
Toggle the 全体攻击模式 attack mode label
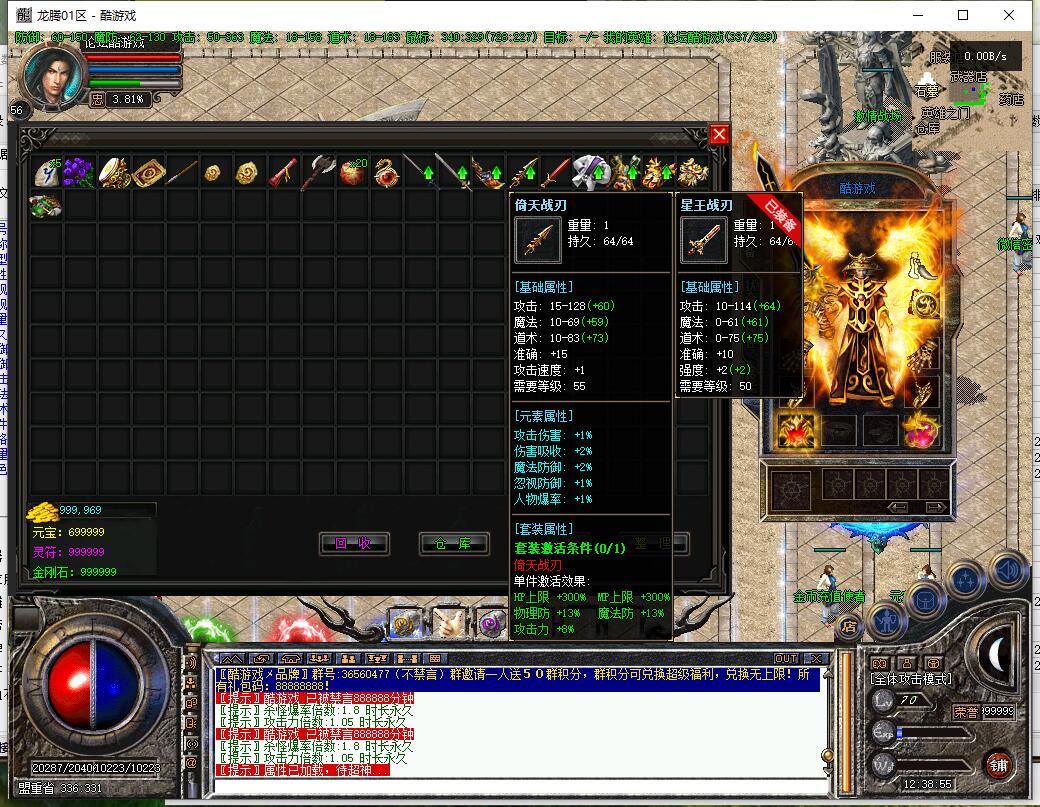pyautogui.click(x=913, y=680)
